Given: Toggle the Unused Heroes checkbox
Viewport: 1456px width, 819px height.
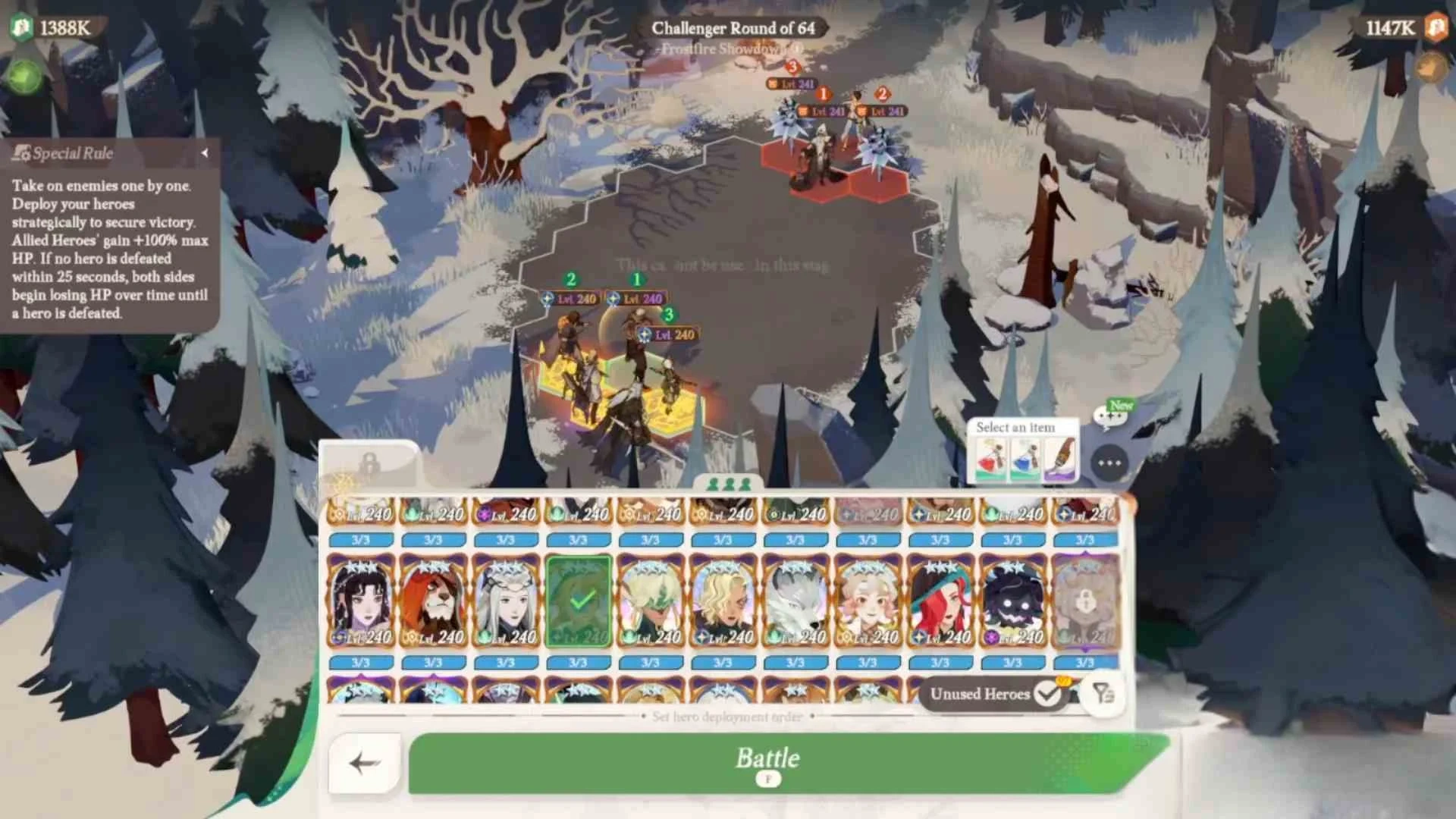Looking at the screenshot, I should coord(1049,694).
